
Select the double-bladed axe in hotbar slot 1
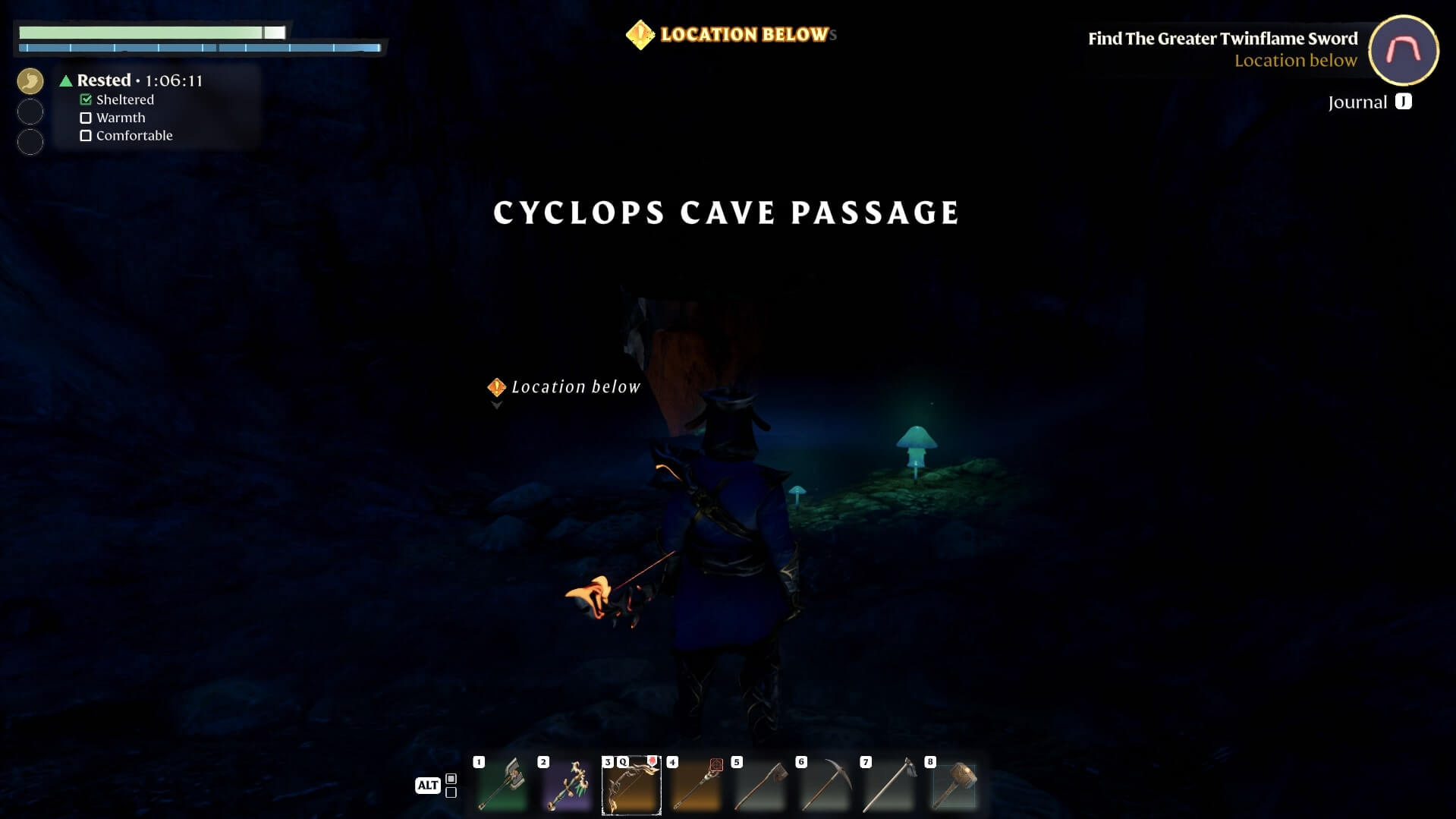click(502, 785)
